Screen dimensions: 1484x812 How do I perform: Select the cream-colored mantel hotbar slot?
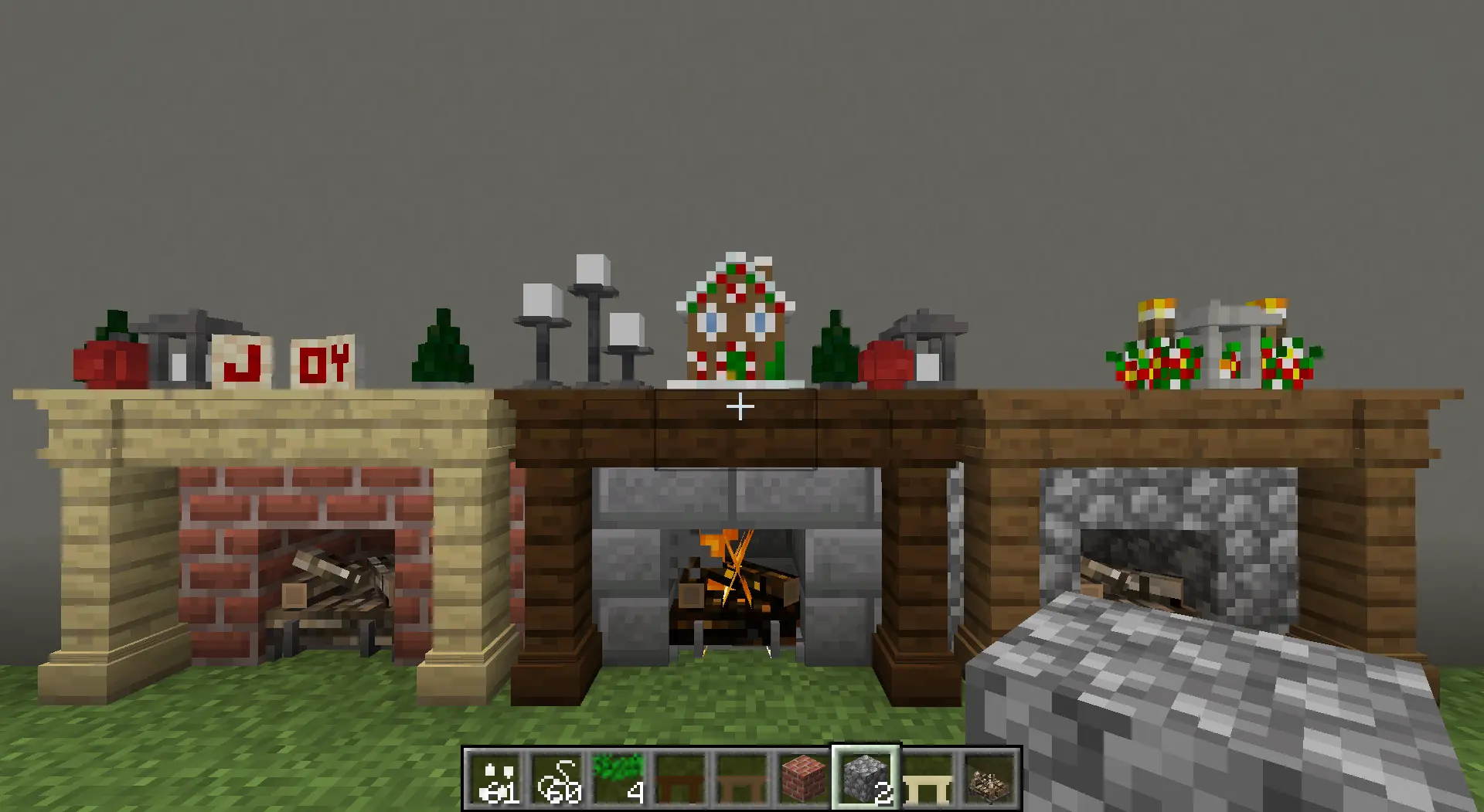[x=927, y=779]
